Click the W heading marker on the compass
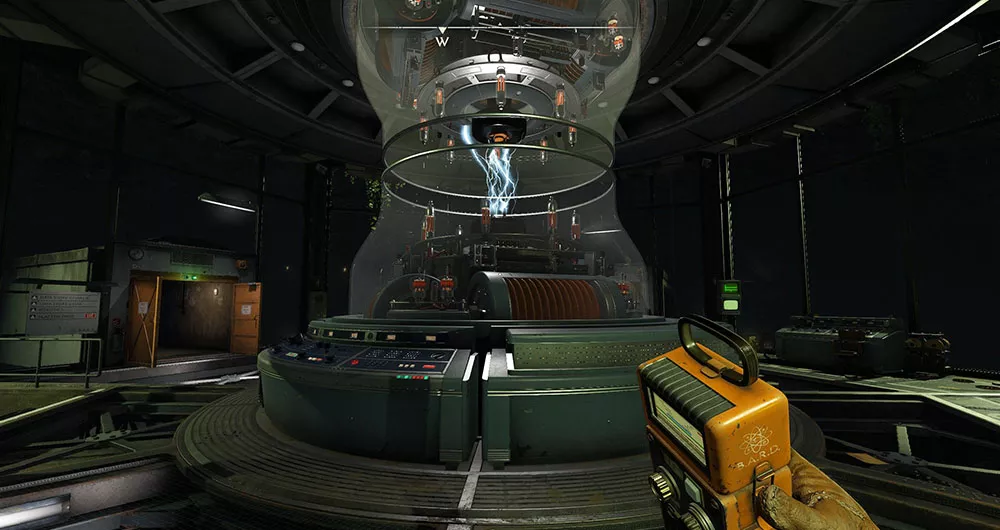This screenshot has width=1000, height=530. pyautogui.click(x=442, y=42)
